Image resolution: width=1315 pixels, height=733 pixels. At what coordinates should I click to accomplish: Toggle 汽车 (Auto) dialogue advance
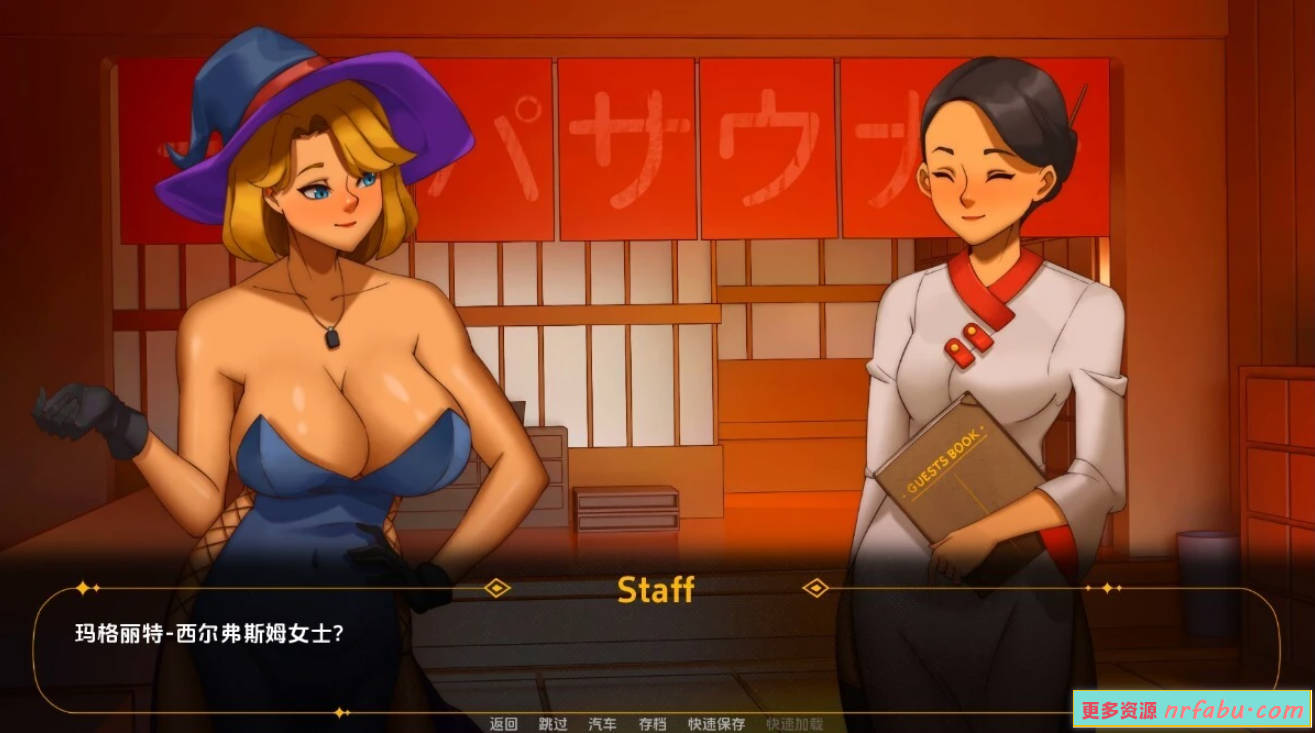(603, 724)
